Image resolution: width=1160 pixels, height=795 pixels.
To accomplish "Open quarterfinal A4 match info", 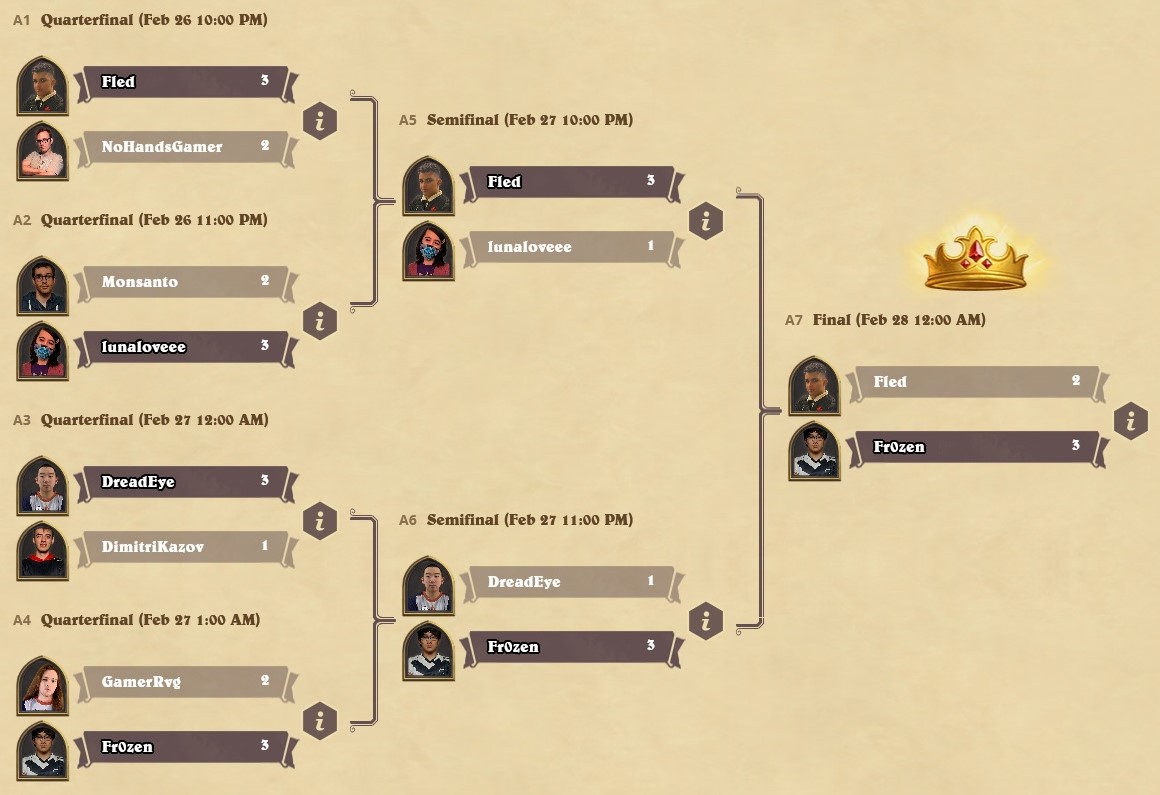I will (320, 721).
